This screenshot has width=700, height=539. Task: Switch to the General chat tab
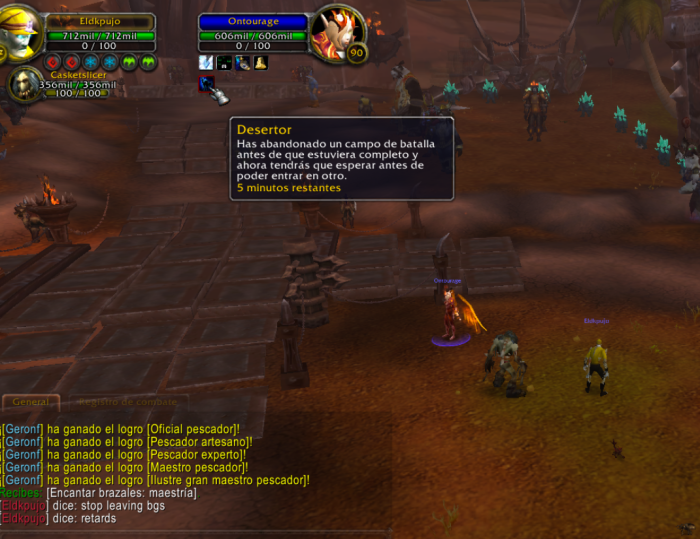[31, 402]
